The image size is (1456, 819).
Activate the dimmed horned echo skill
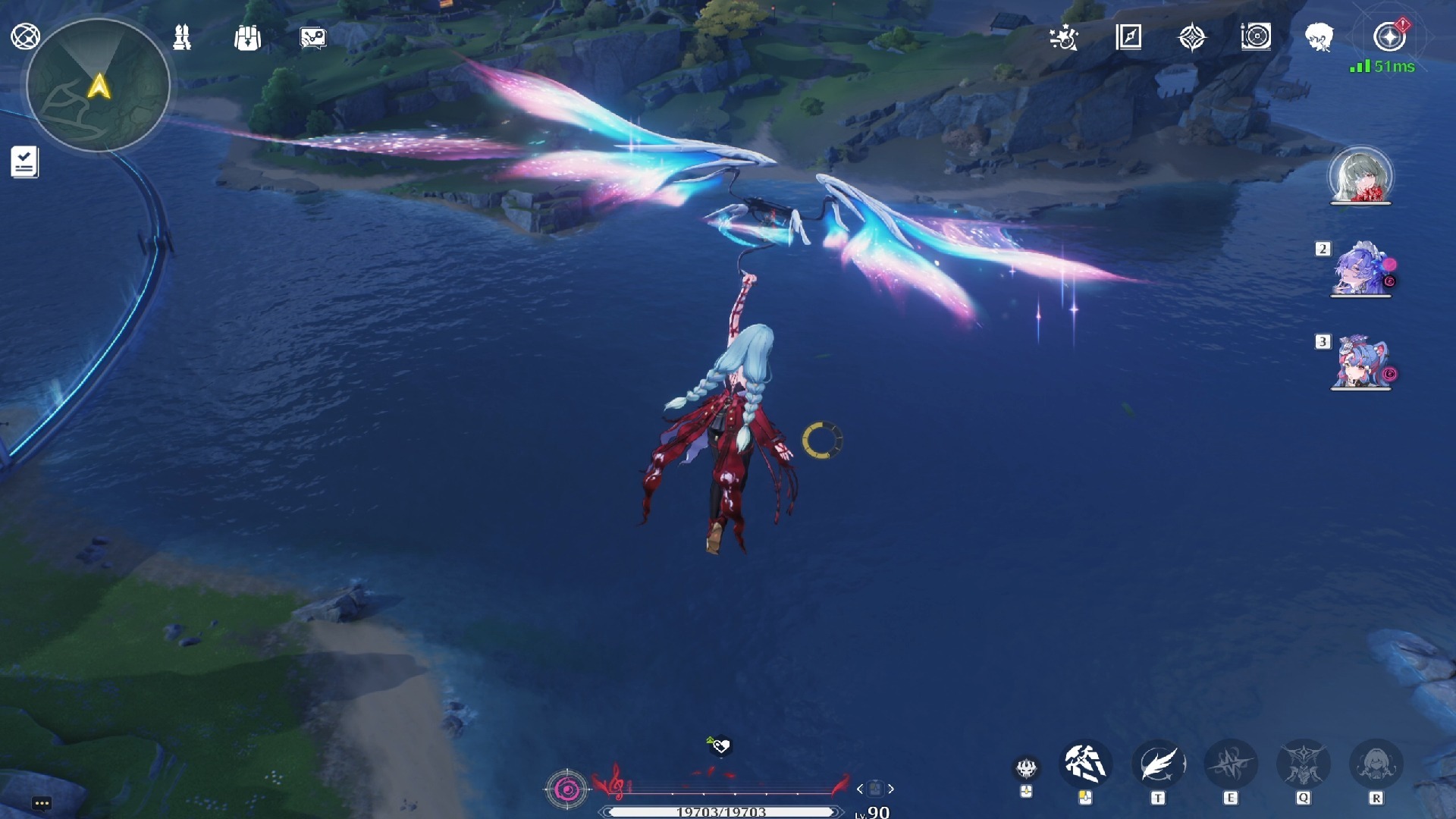pos(1304,764)
